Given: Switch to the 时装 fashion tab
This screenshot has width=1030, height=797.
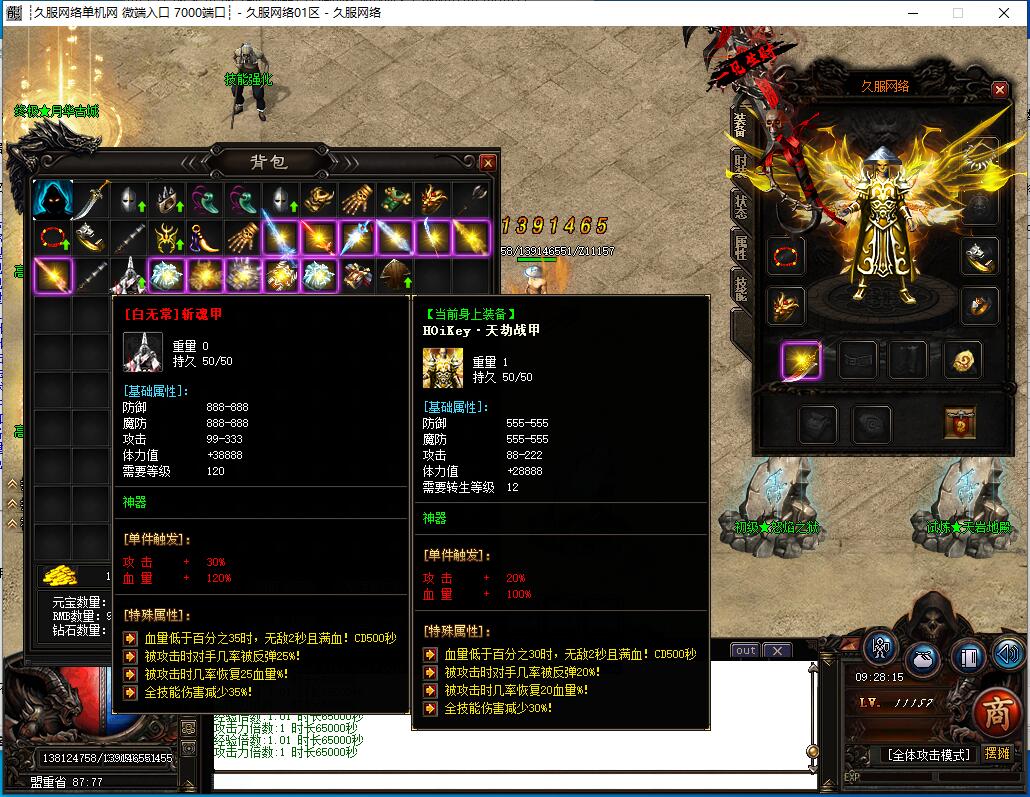Looking at the screenshot, I should [740, 165].
